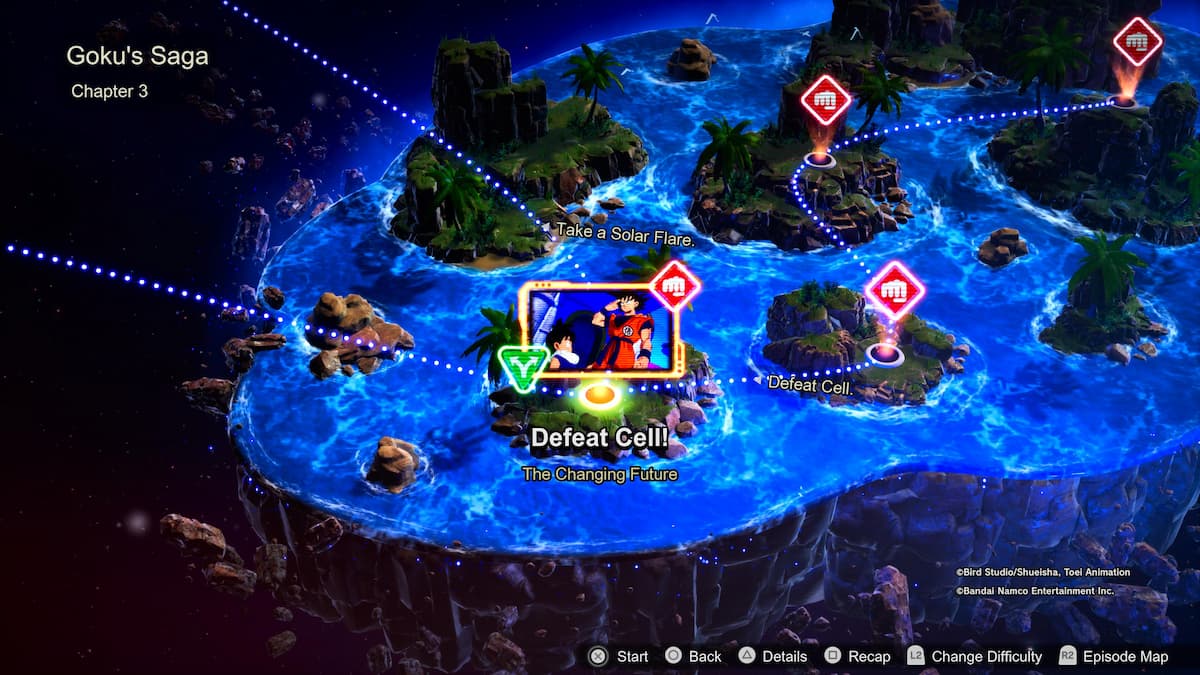
Task: Click the green downward arrow branch marker
Action: pyautogui.click(x=523, y=365)
